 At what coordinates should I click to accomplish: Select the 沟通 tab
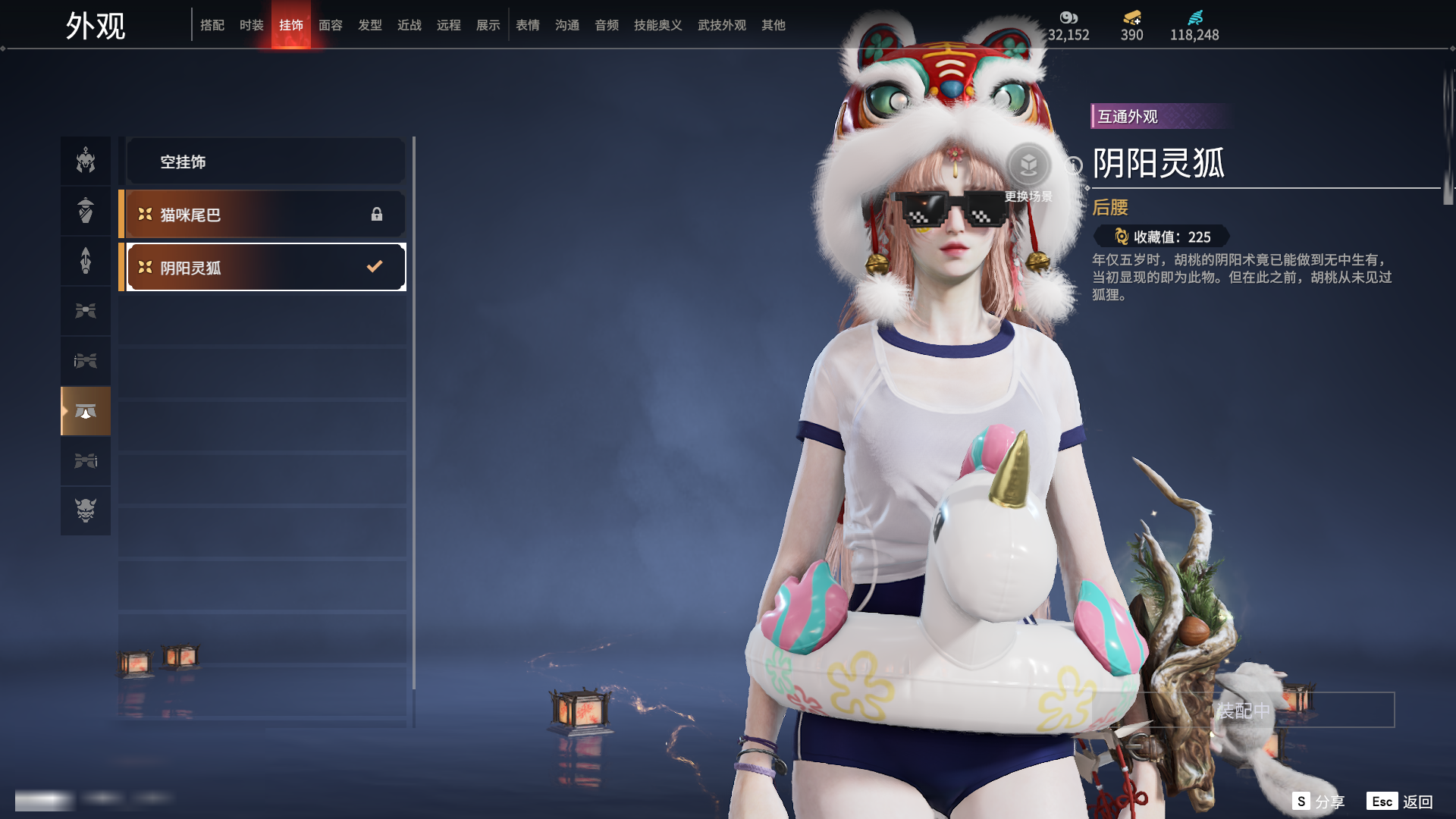[566, 25]
